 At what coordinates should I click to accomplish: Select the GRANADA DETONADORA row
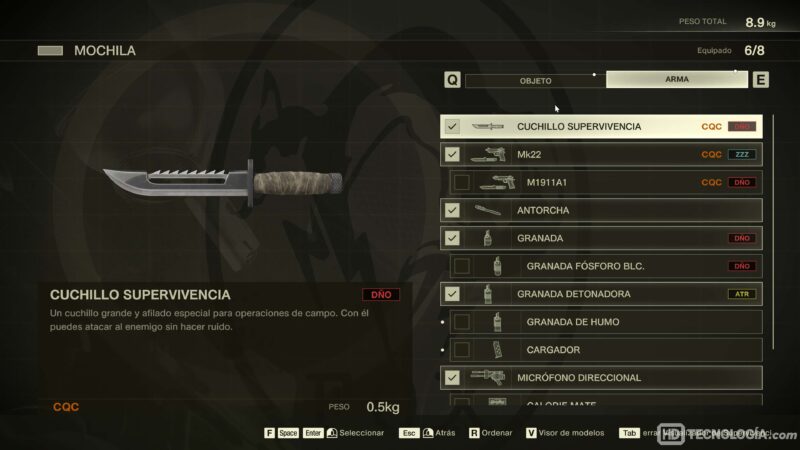[600, 294]
